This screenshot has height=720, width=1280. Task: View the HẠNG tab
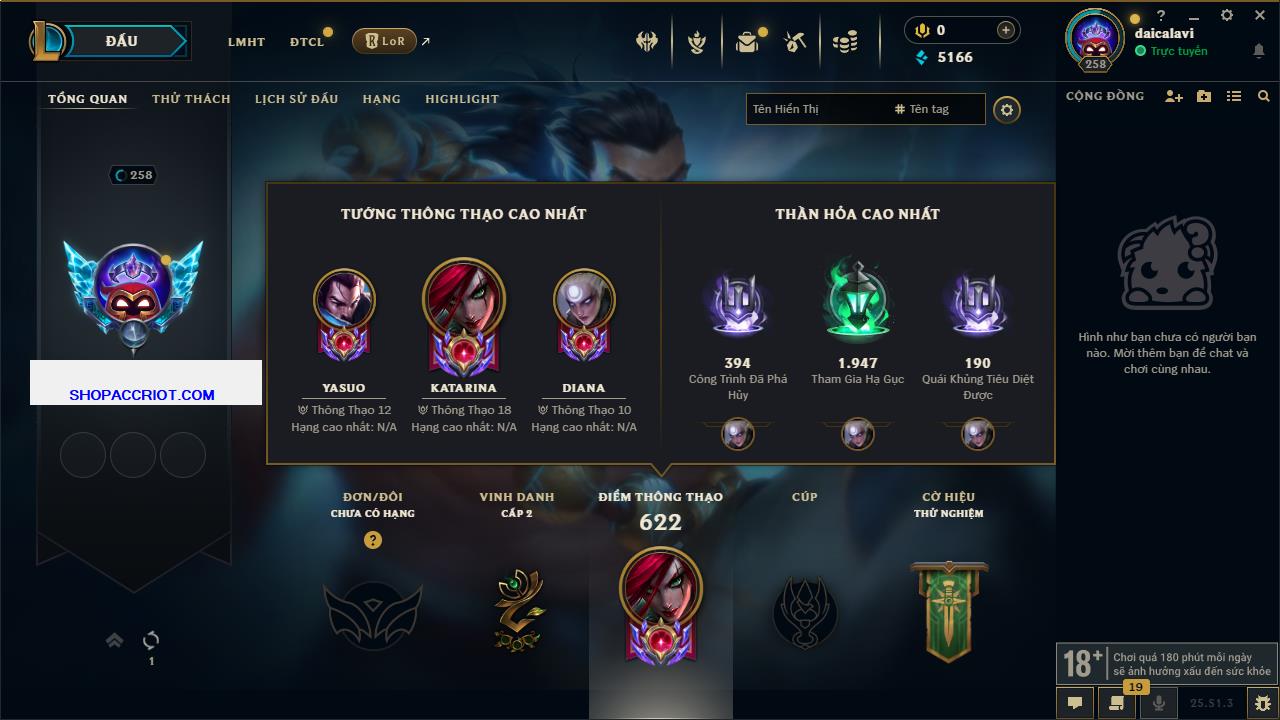381,99
